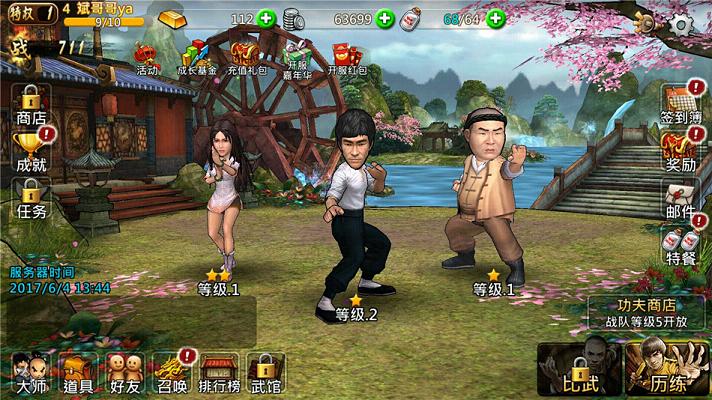
Task: Claim from the 奖励 rewards button
Action: (x=680, y=153)
